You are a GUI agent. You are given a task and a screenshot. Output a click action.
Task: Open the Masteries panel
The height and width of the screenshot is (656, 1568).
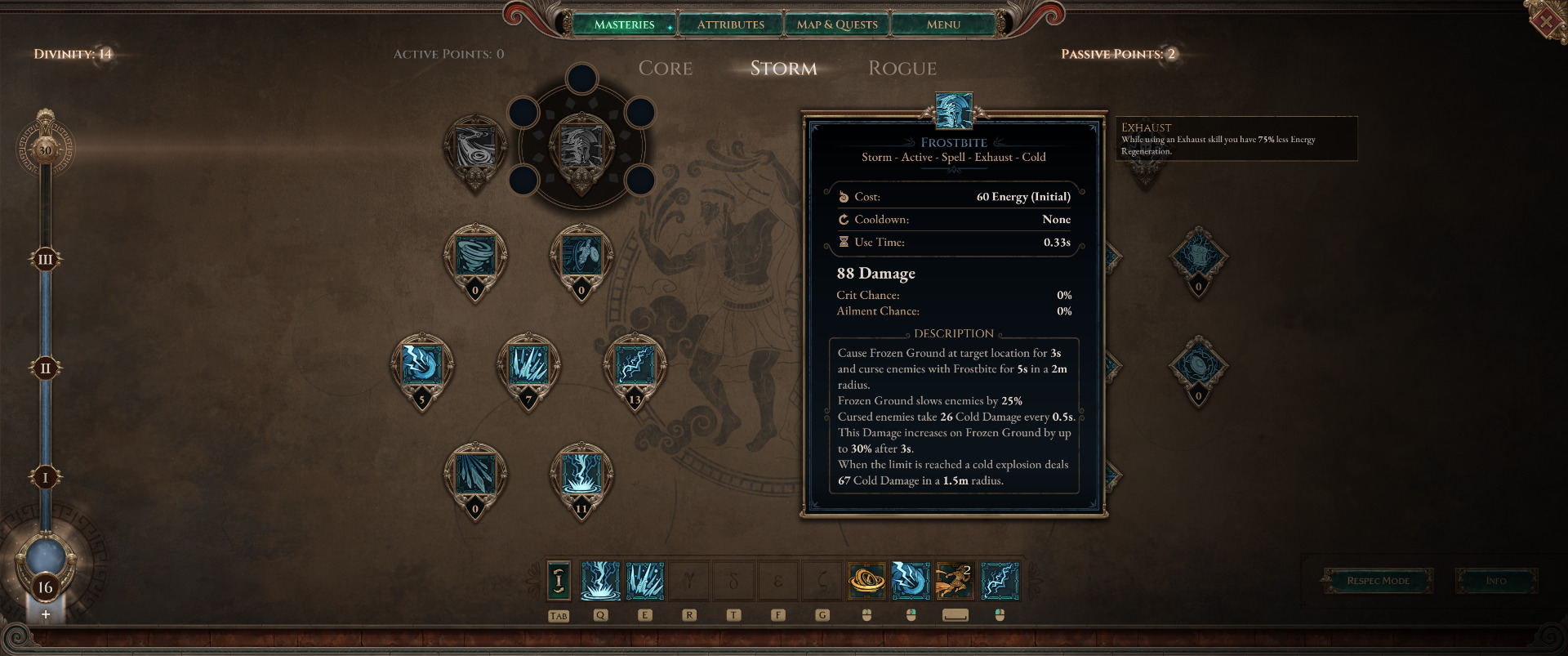point(625,25)
